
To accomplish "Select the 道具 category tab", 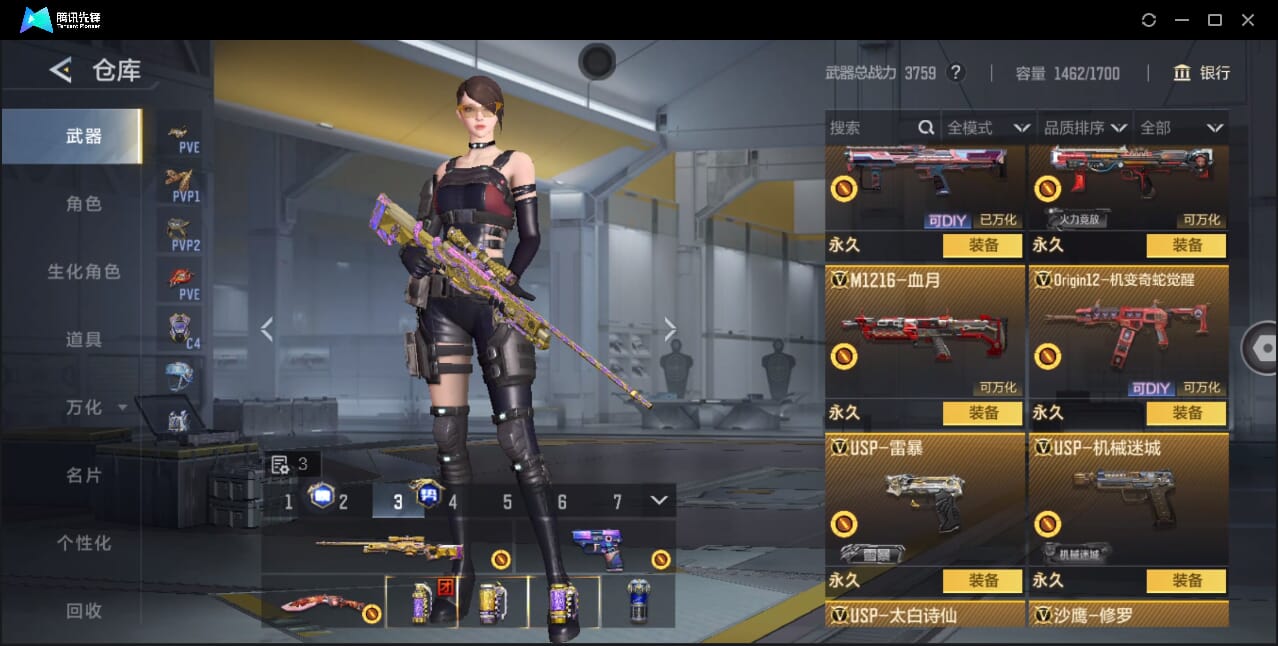I will [84, 340].
